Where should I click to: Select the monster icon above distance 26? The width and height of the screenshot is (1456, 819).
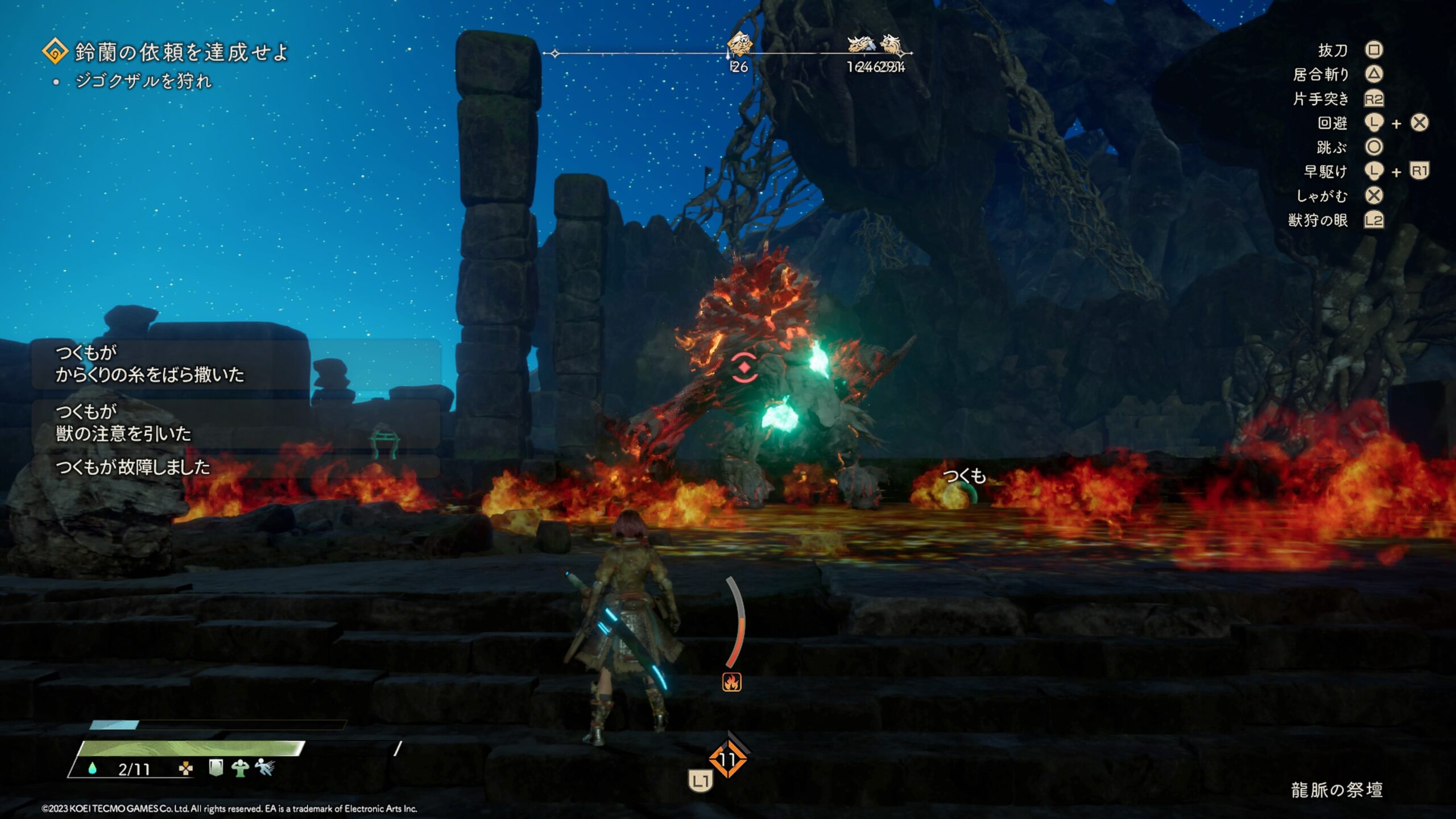point(739,44)
